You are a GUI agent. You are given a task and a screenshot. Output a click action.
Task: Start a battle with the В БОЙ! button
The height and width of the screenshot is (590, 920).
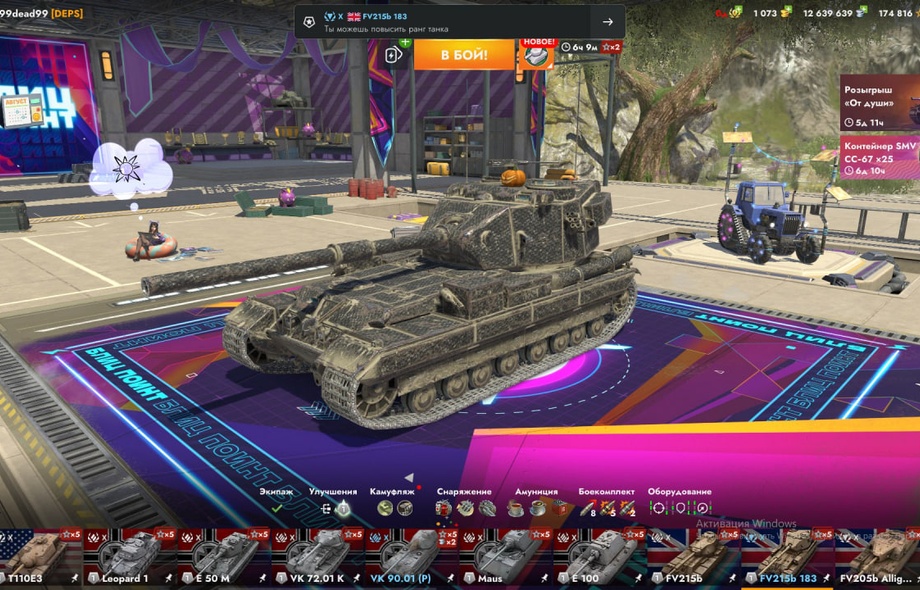coord(464,54)
